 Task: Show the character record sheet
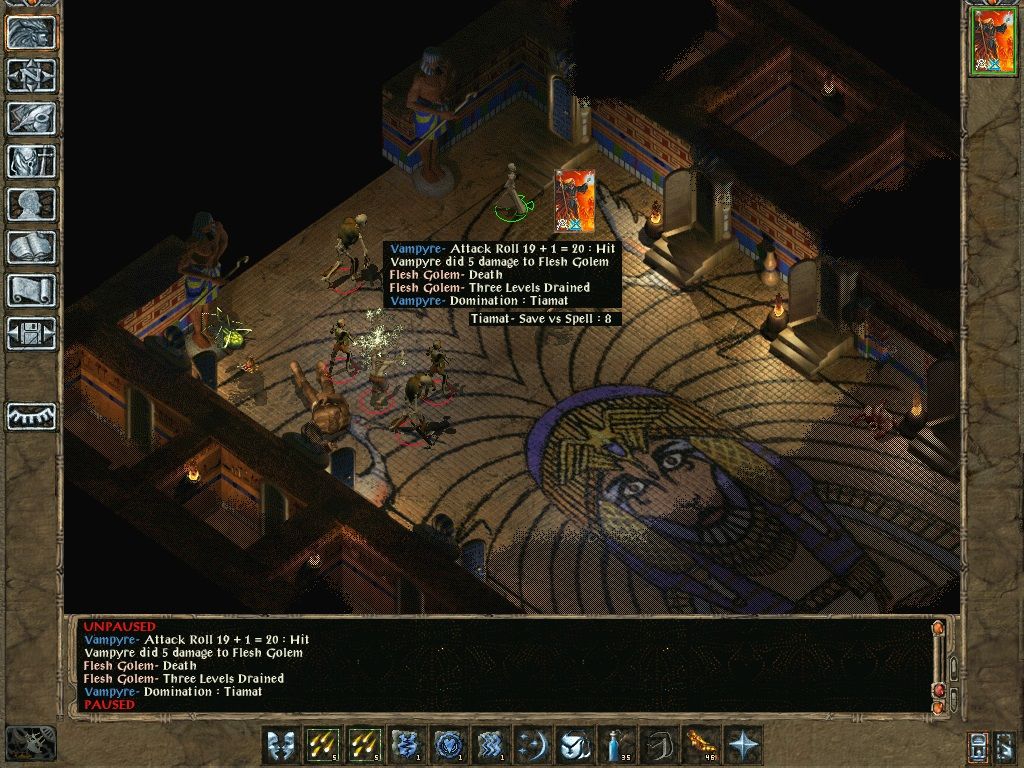(x=31, y=204)
